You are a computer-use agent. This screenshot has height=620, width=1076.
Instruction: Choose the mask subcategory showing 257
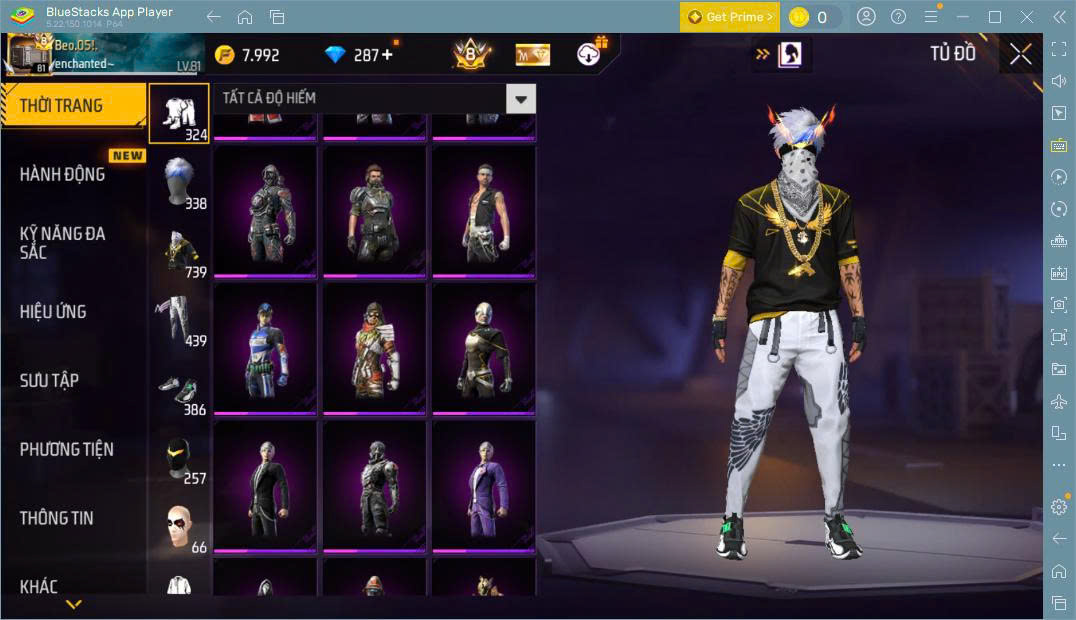[180, 458]
